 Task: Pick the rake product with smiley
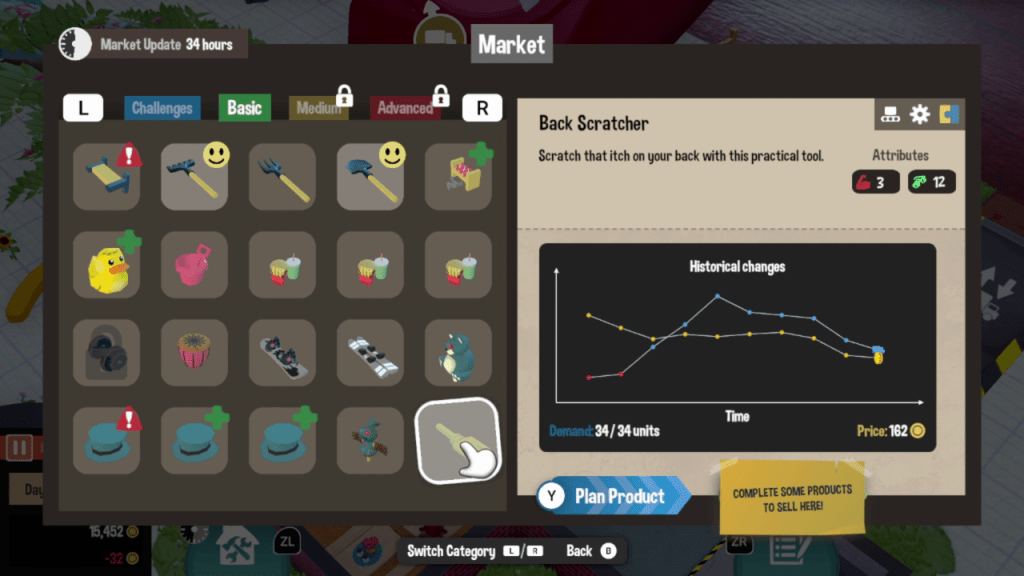[194, 177]
